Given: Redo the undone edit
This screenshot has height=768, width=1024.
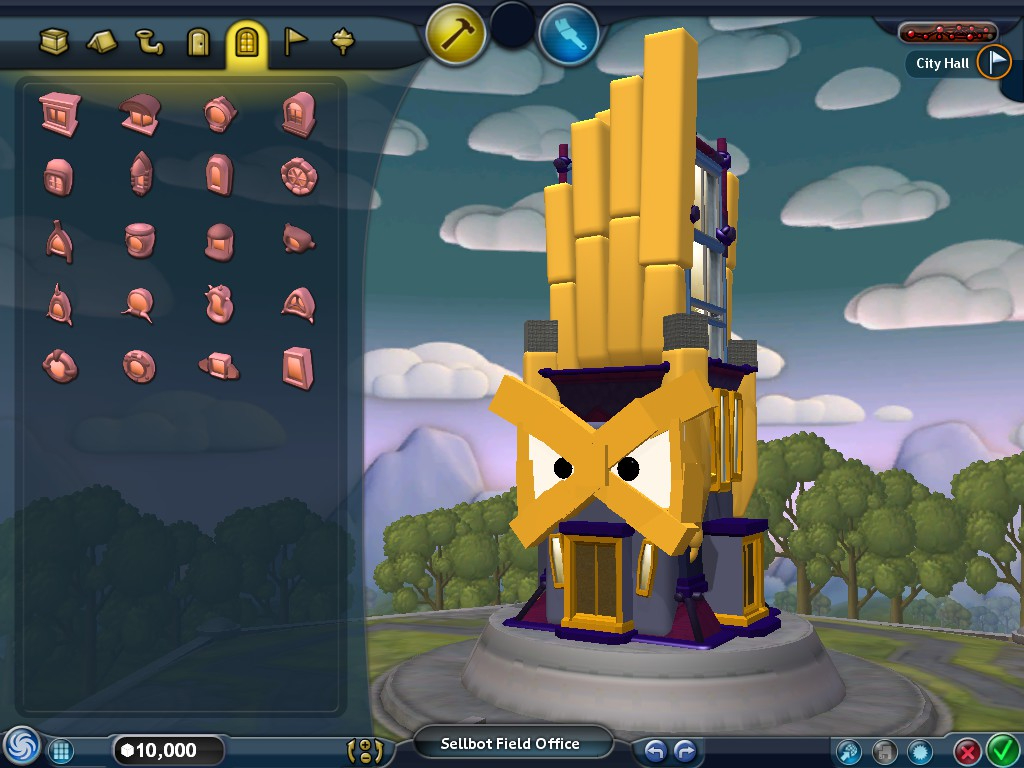Looking at the screenshot, I should (685, 750).
